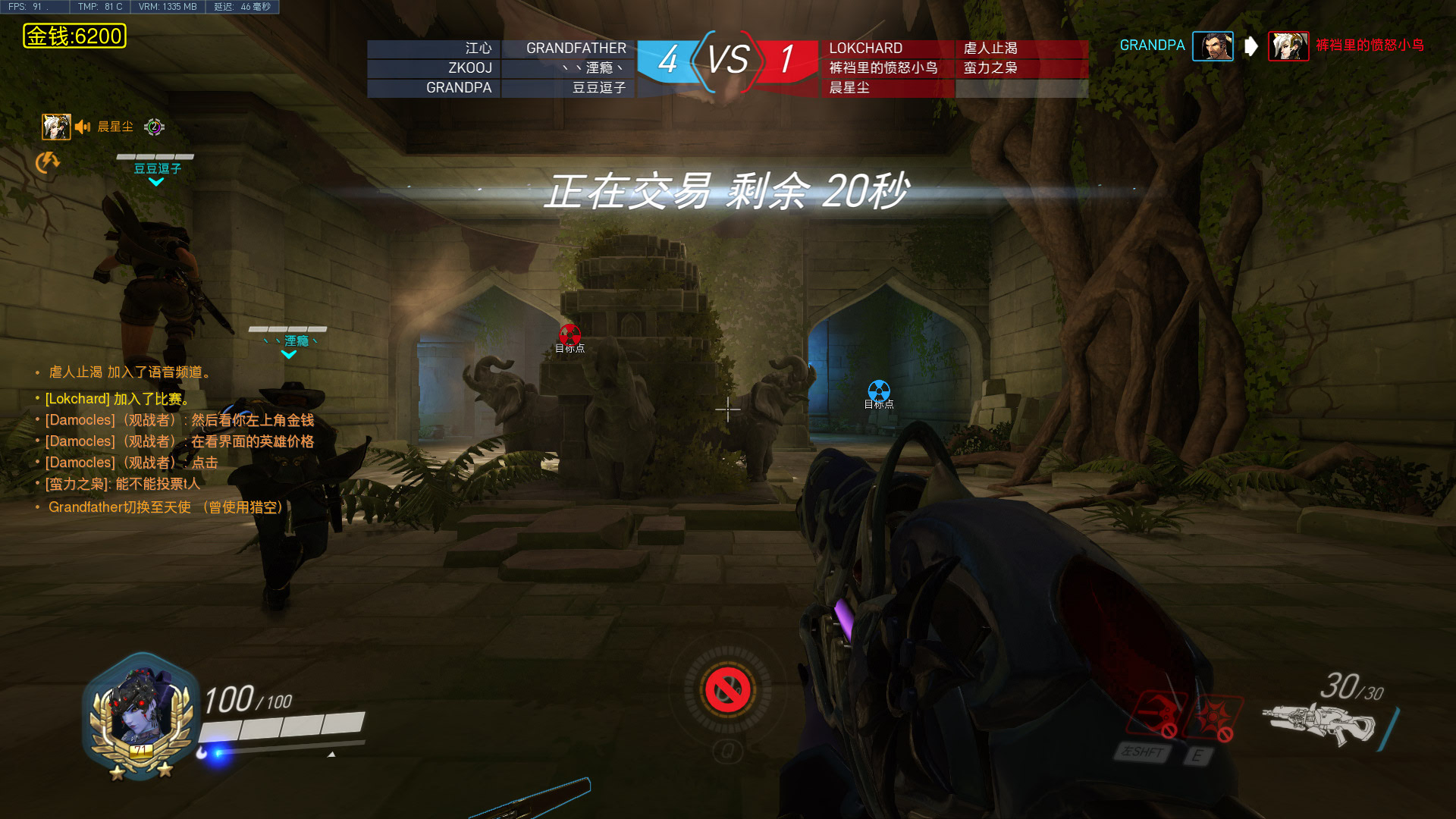Select LOKCHARD on the red team roster
Viewport: 1456px width, 819px height.
point(865,49)
